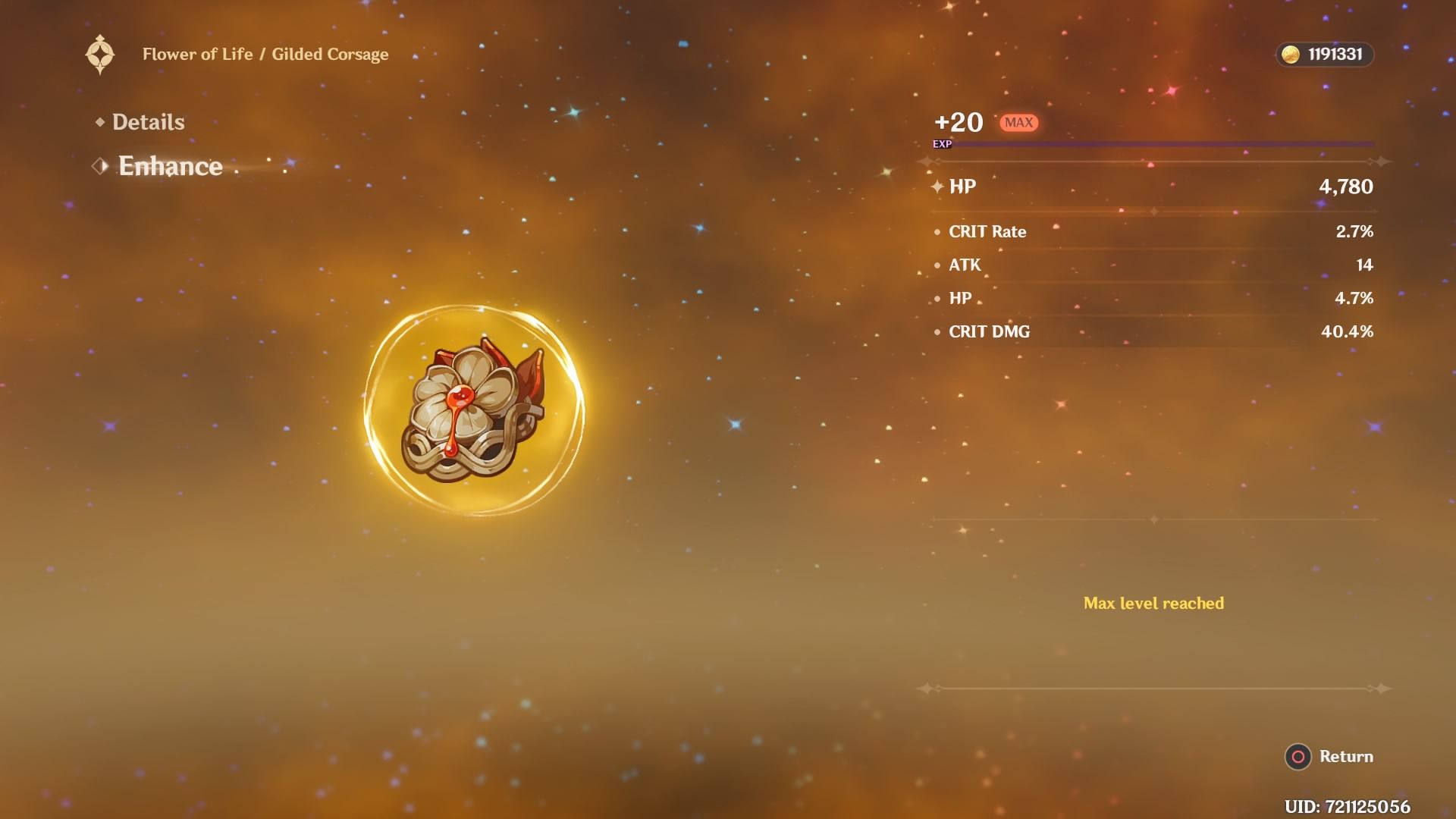This screenshot has height=819, width=1456.
Task: Click the diamond marker beside Enhance
Action: (99, 166)
